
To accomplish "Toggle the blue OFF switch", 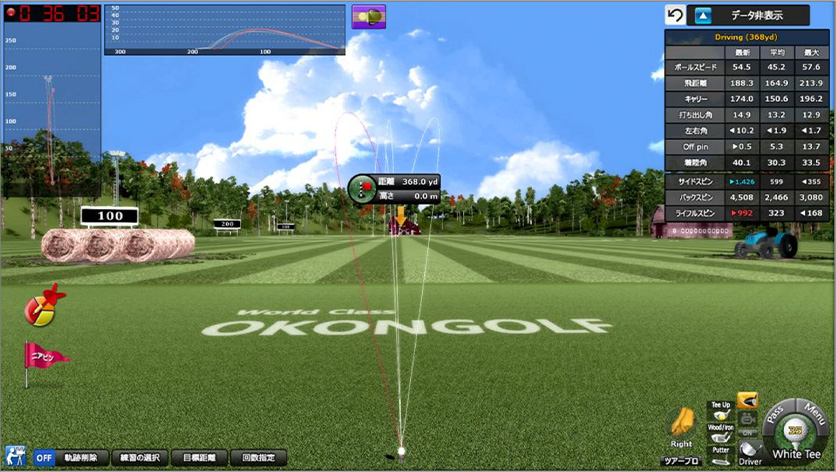I will (44, 457).
